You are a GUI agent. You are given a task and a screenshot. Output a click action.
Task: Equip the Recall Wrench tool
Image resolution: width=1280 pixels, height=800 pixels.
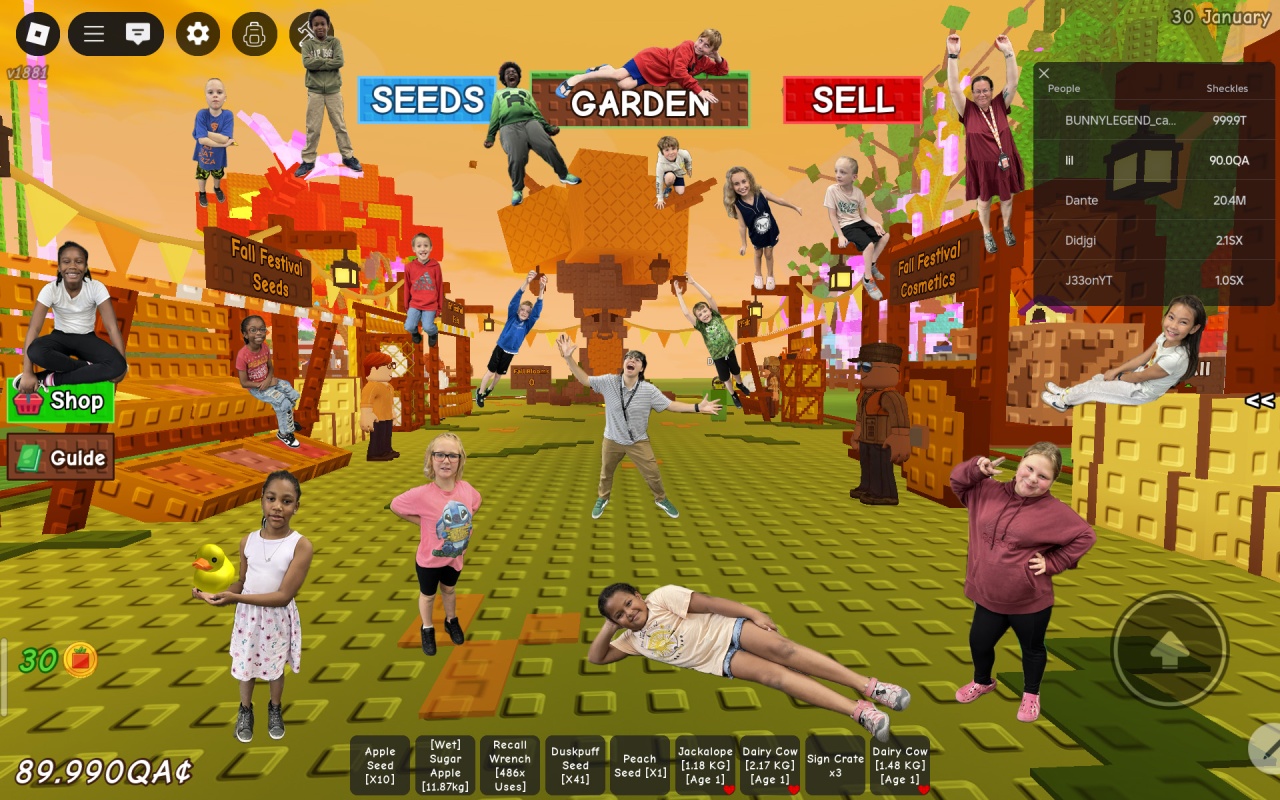click(510, 765)
